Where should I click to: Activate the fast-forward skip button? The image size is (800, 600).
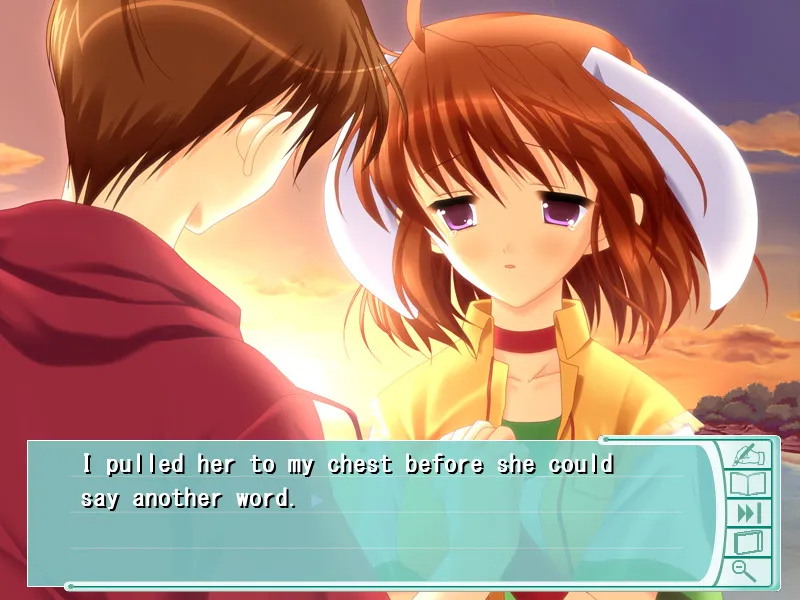(x=747, y=513)
